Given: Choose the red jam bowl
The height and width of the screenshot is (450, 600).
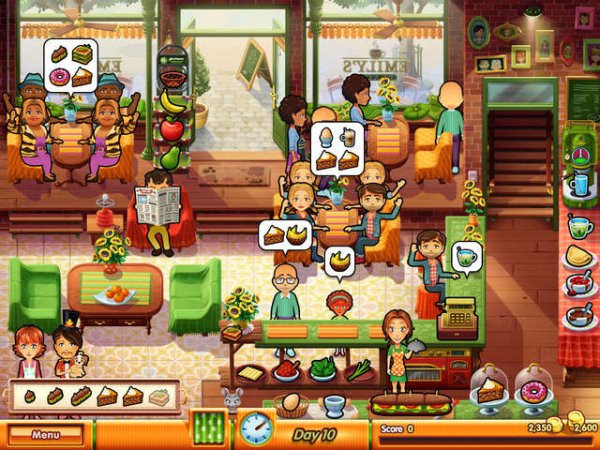Looking at the screenshot, I should (579, 286).
